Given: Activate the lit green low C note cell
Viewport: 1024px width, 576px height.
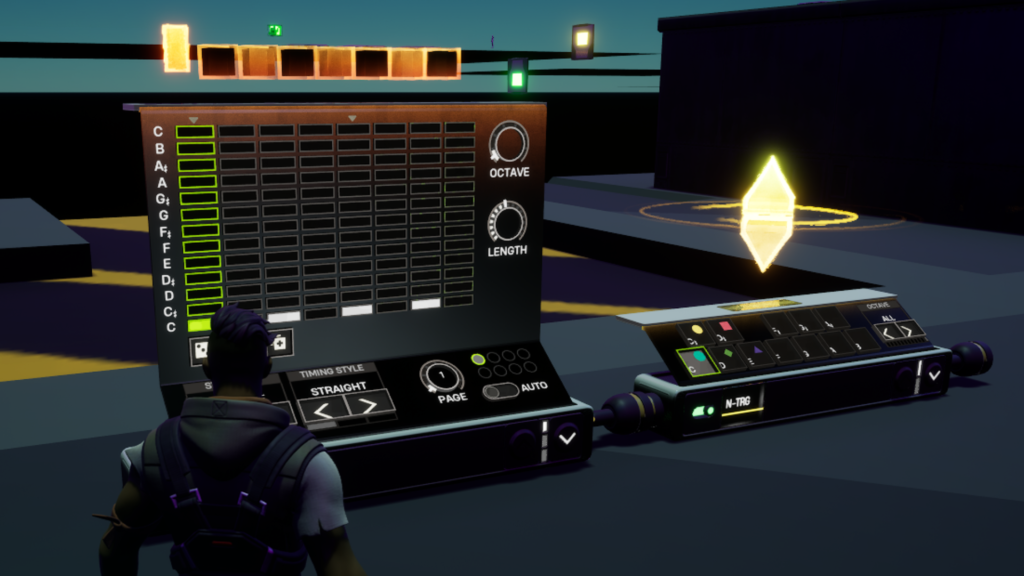Looking at the screenshot, I should [199, 325].
